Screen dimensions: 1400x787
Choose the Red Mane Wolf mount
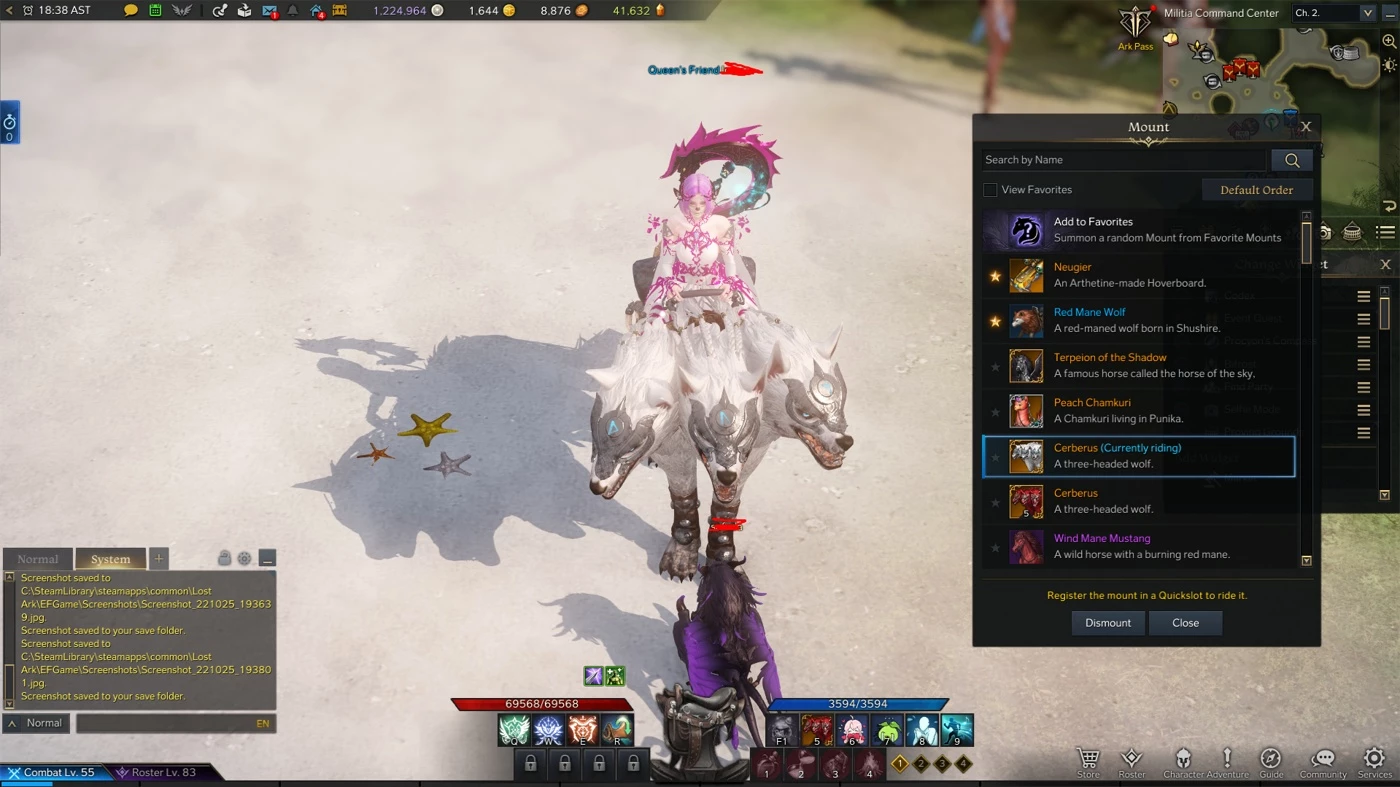[1138, 320]
